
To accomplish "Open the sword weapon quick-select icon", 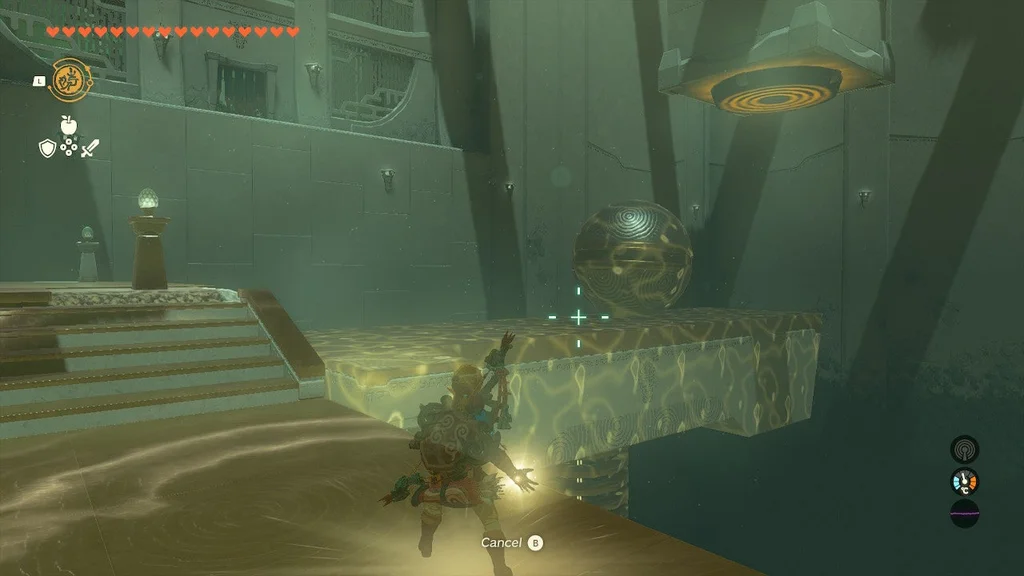I will point(90,148).
